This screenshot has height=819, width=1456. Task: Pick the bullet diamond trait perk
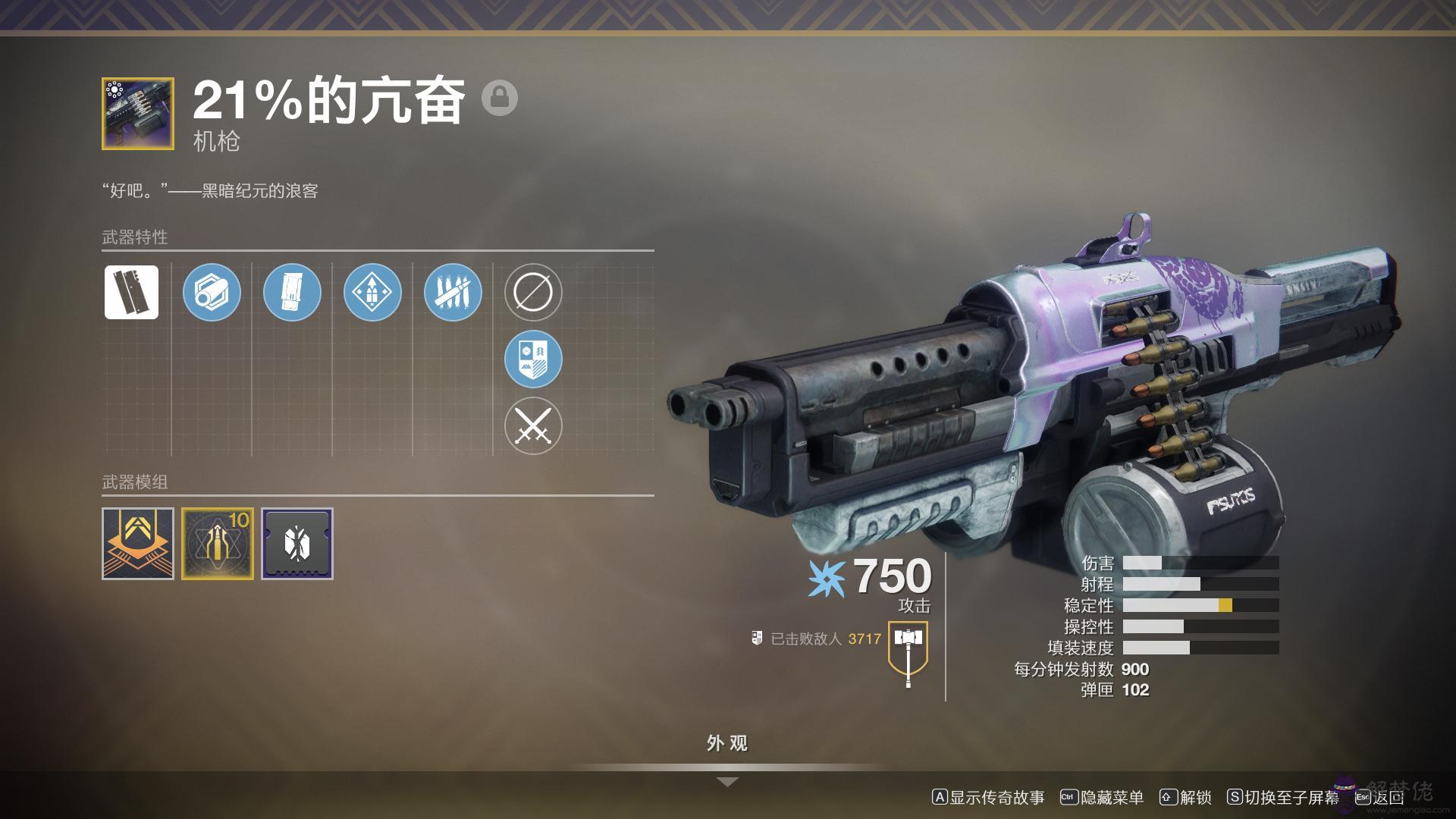coord(372,292)
